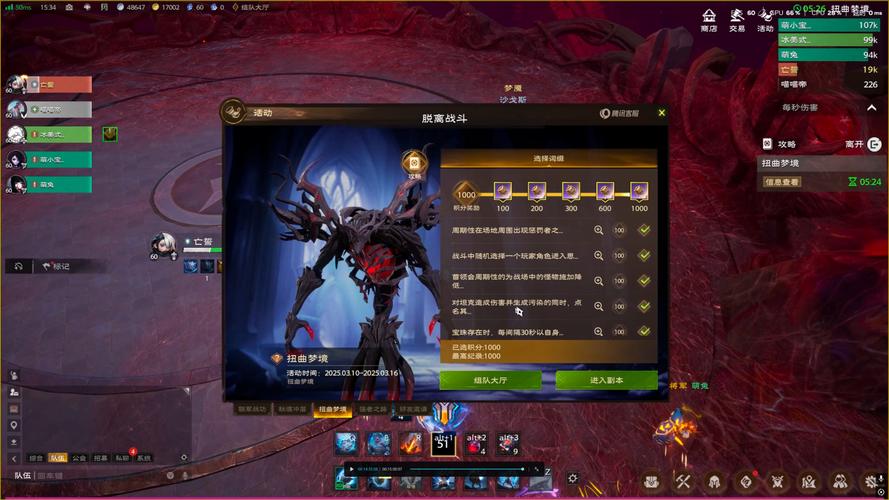Click the video overlay play button

[349, 468]
